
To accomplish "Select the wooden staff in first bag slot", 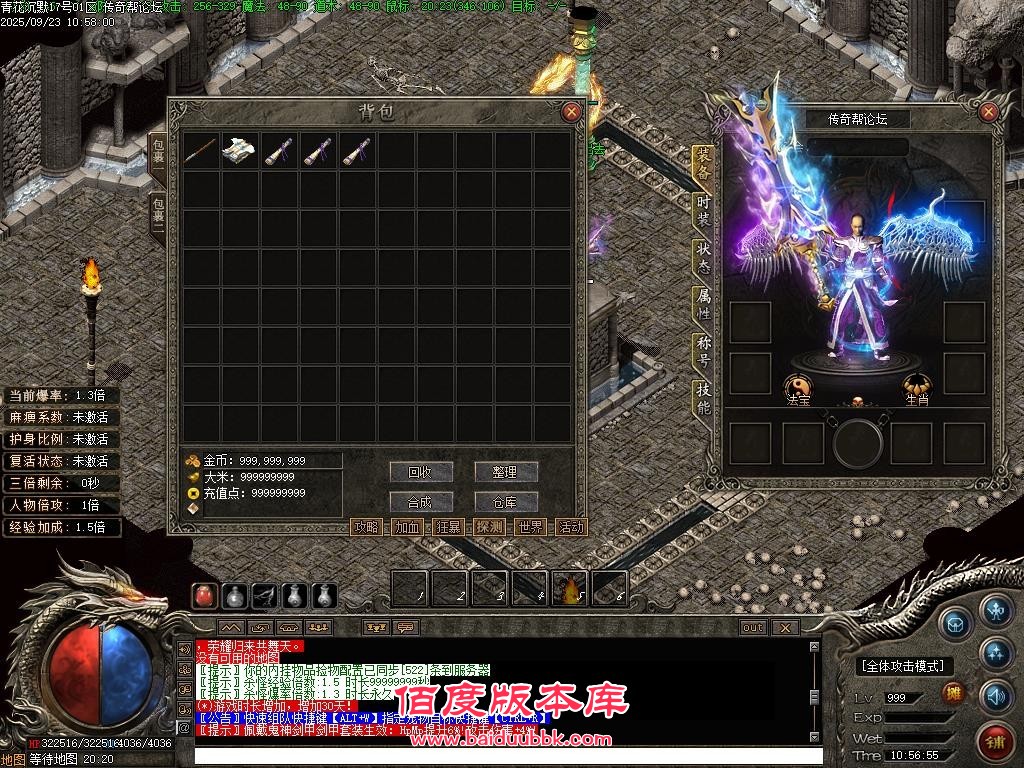I will (201, 151).
